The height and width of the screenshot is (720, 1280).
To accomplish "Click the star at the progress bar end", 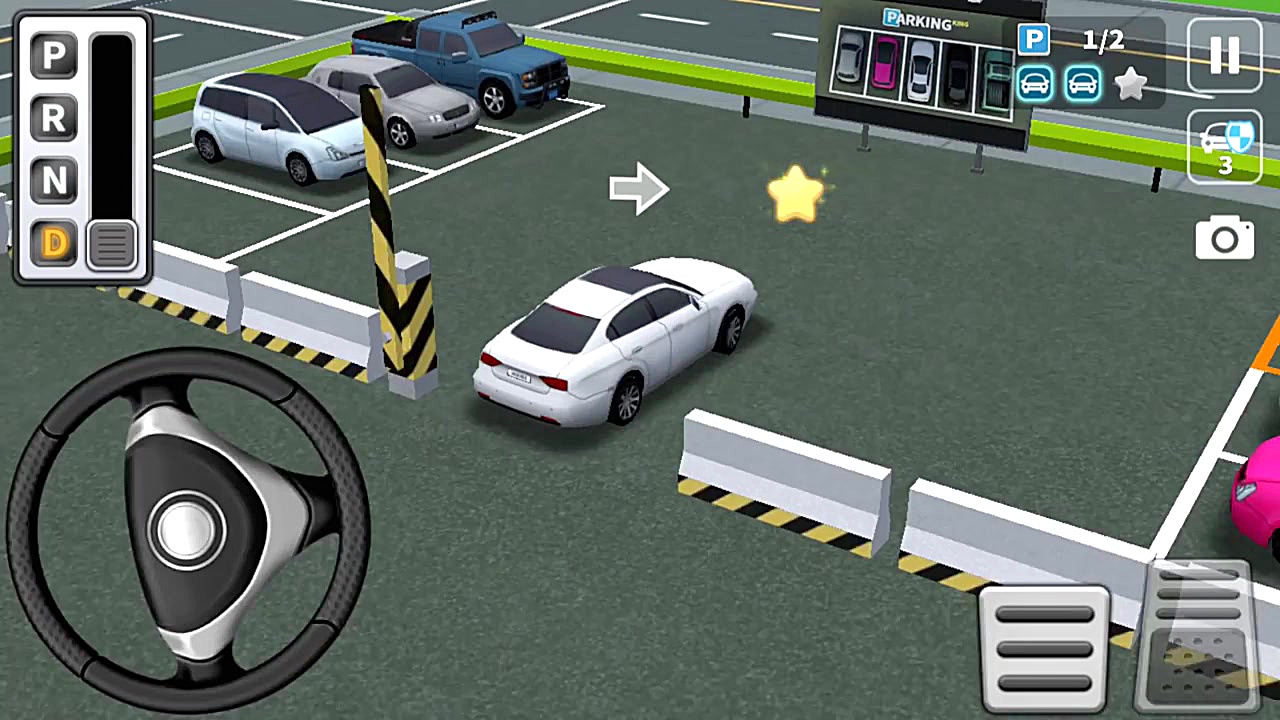I will pyautogui.click(x=1131, y=84).
